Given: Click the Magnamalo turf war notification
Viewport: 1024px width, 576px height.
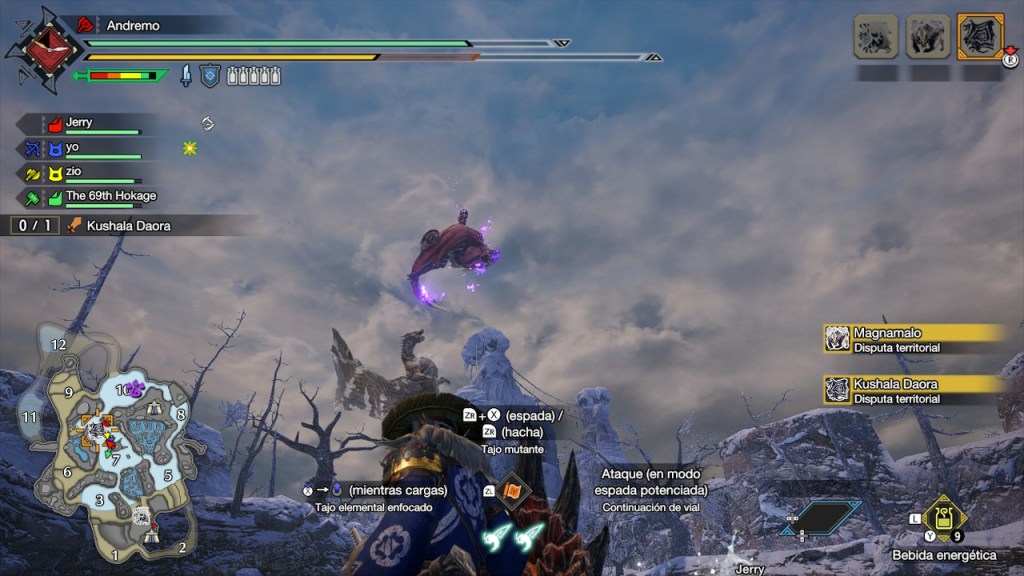Looking at the screenshot, I should (x=912, y=339).
